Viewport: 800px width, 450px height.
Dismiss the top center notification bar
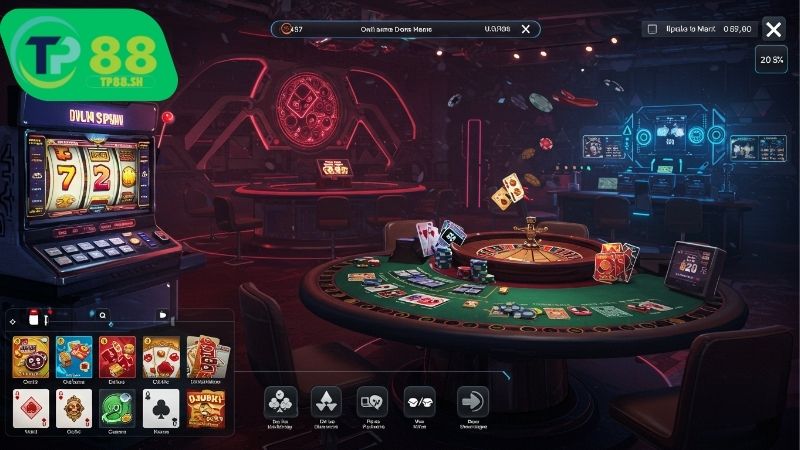point(525,30)
